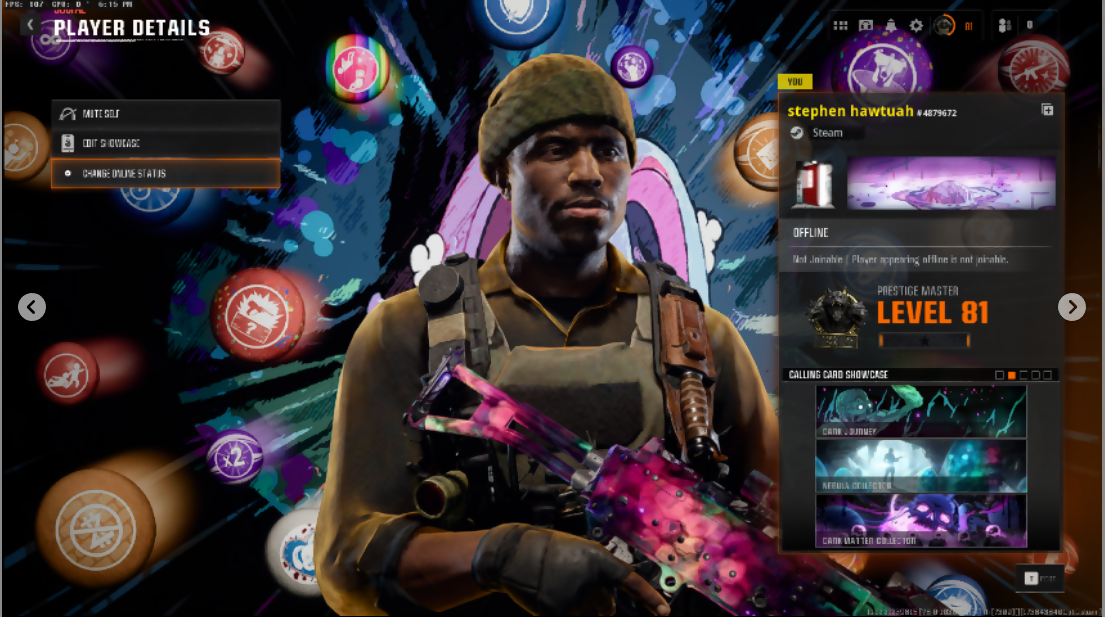Select the Mute Self option
The image size is (1105, 617).
click(x=165, y=114)
